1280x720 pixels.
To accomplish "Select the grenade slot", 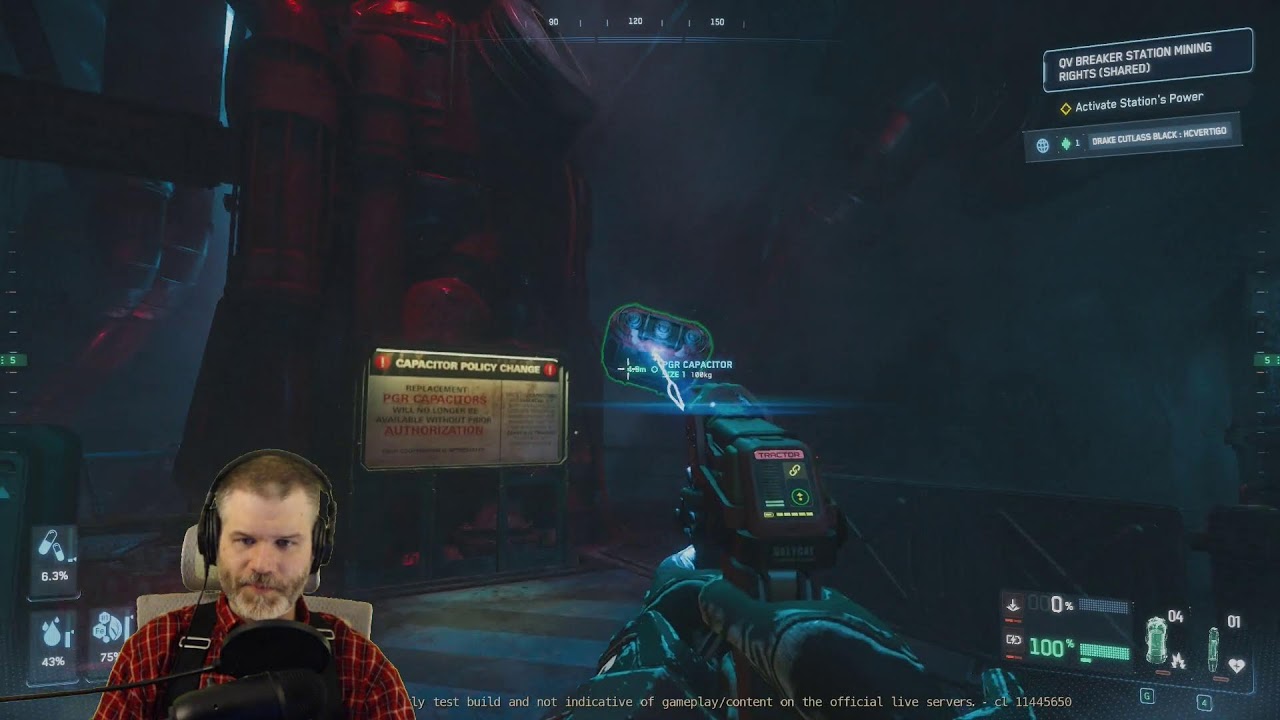I will pos(1157,640).
